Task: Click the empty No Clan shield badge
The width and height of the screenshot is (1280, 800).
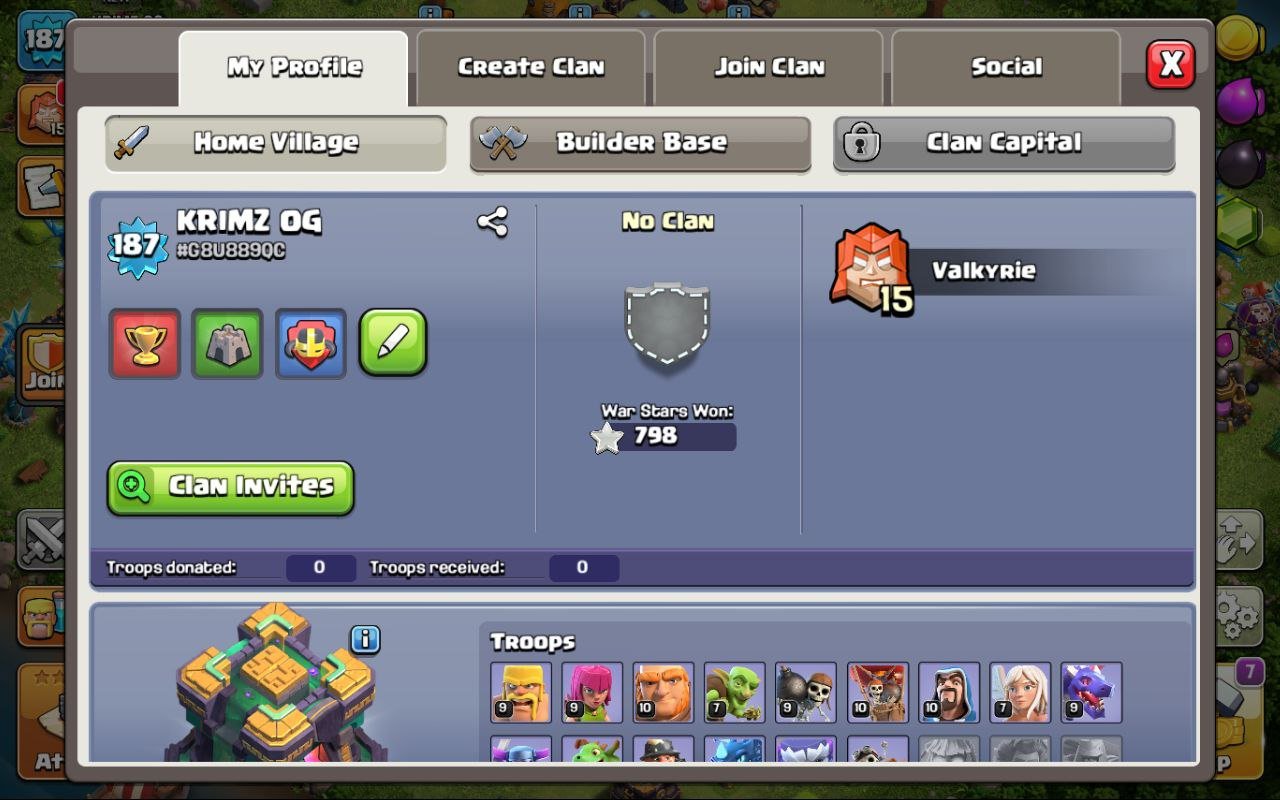Action: tap(667, 325)
